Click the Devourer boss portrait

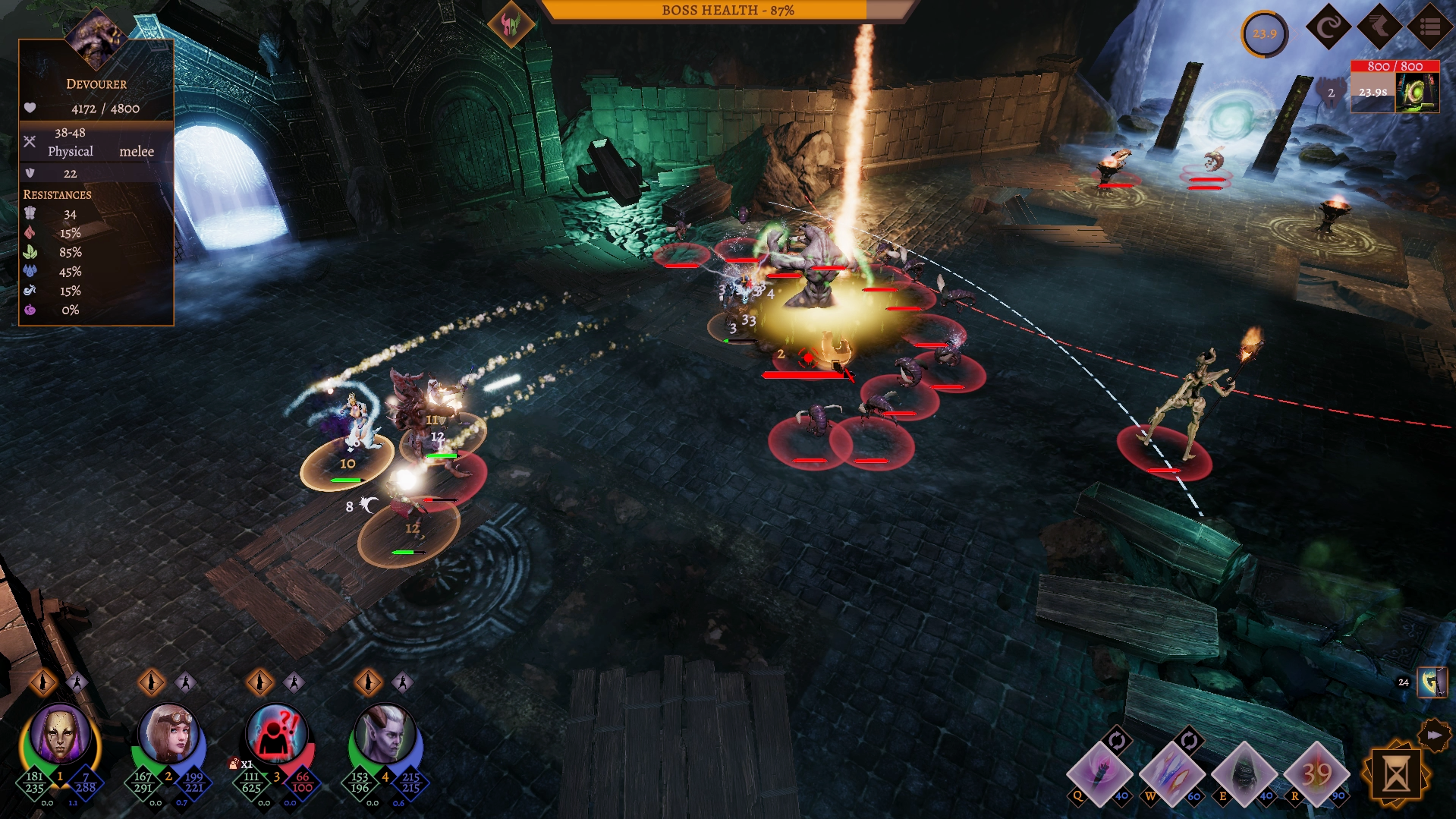pos(96,36)
